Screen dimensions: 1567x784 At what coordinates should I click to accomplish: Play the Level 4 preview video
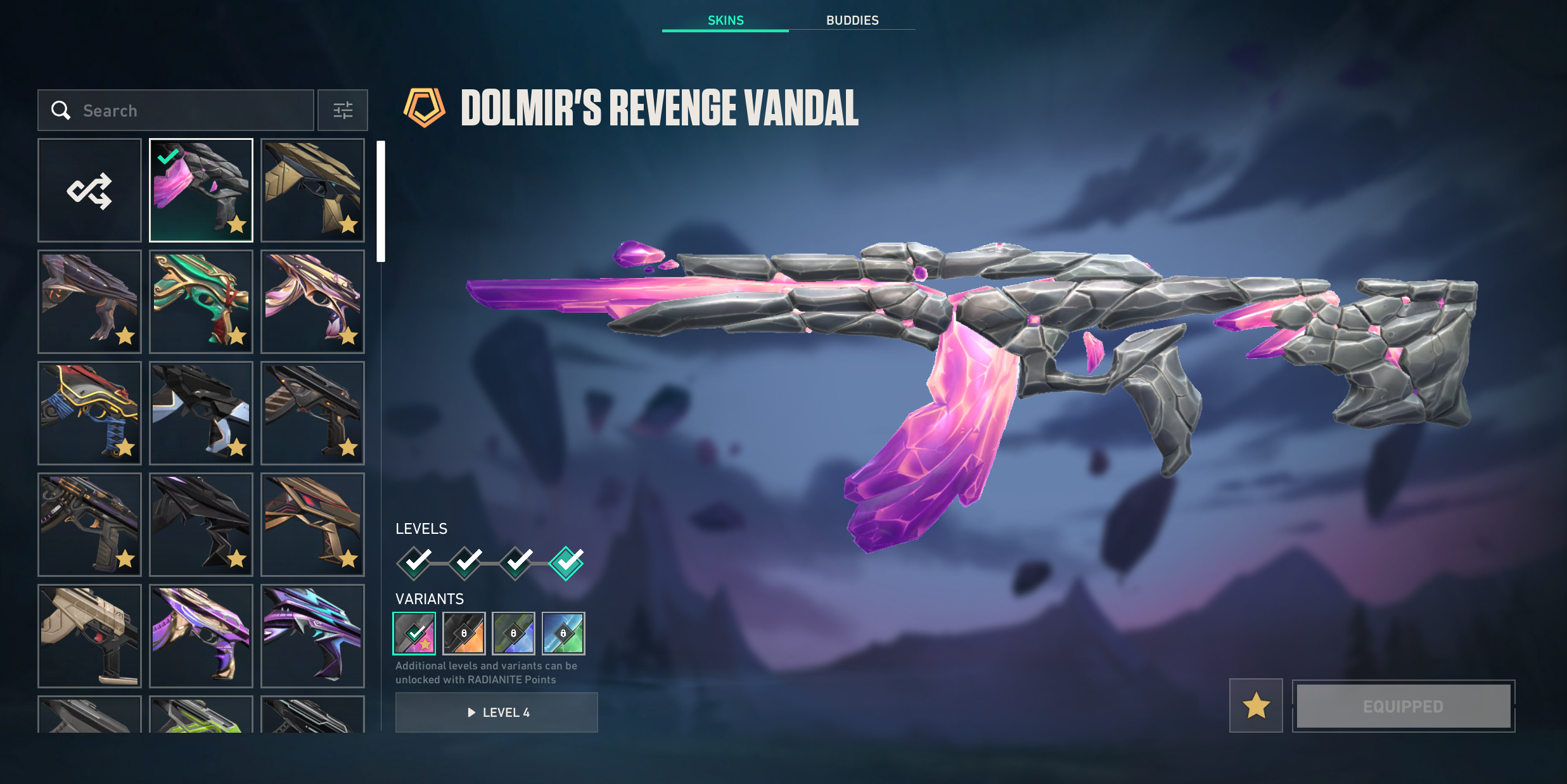[x=496, y=712]
